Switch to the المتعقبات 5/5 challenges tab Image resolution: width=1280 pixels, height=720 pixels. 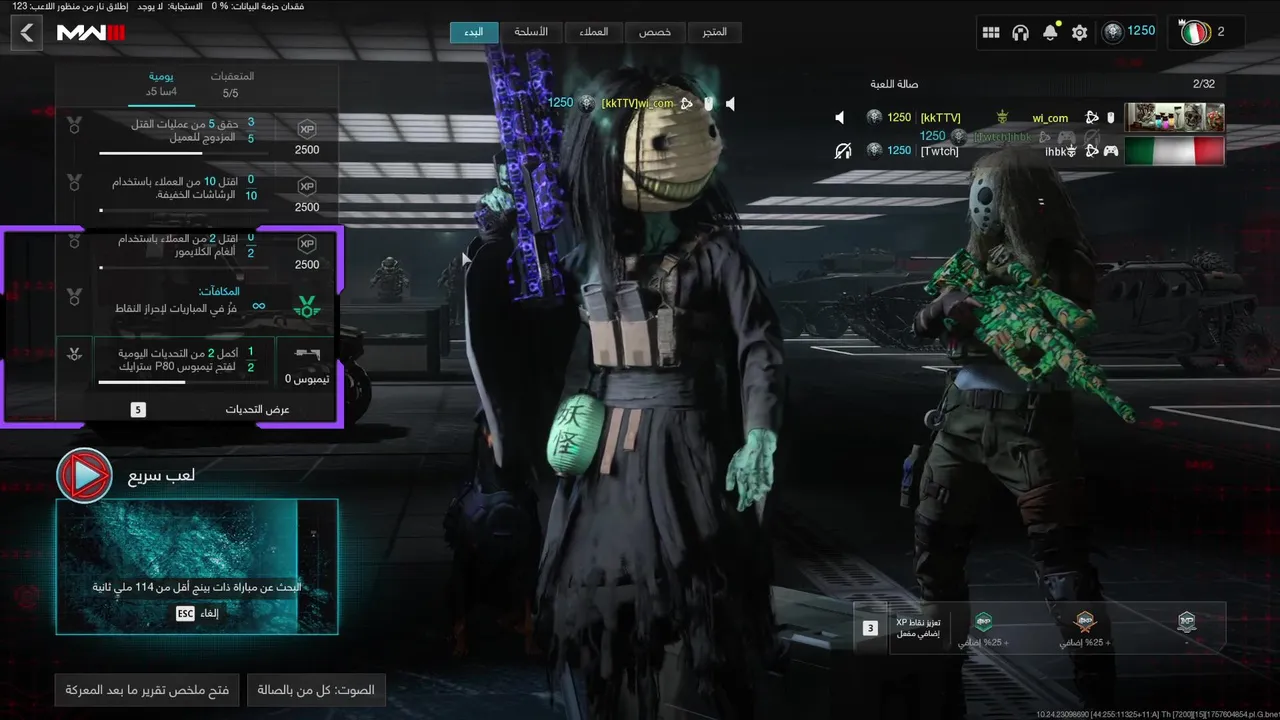[231, 84]
